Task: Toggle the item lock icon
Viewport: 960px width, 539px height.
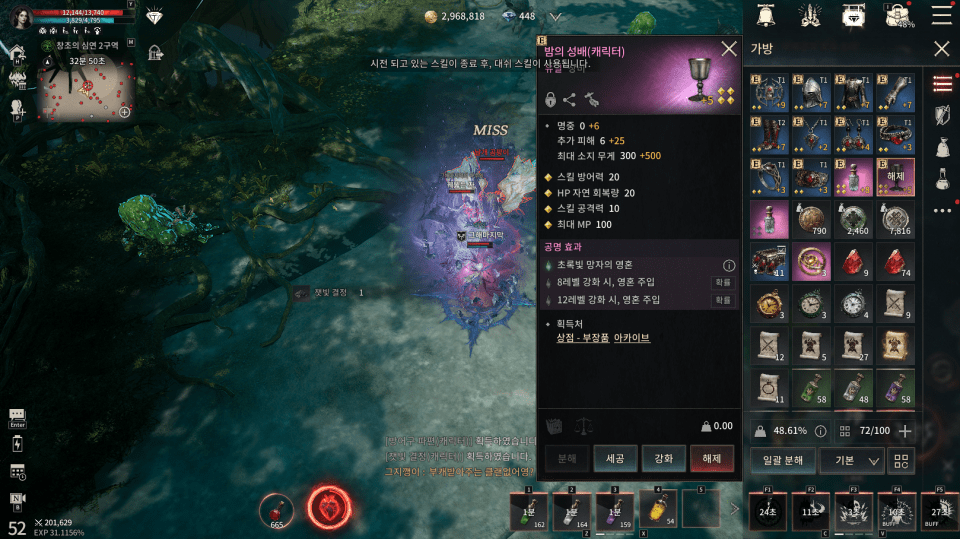Action: 551,99
